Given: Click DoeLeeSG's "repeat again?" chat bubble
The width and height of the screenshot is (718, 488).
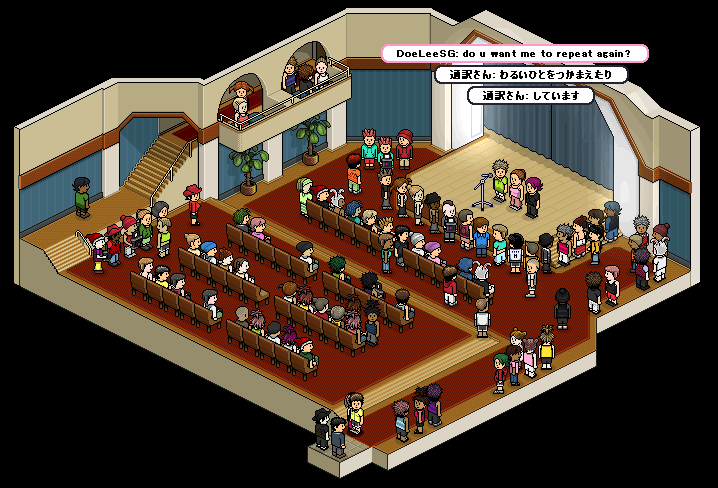Looking at the screenshot, I should click(x=515, y=53).
